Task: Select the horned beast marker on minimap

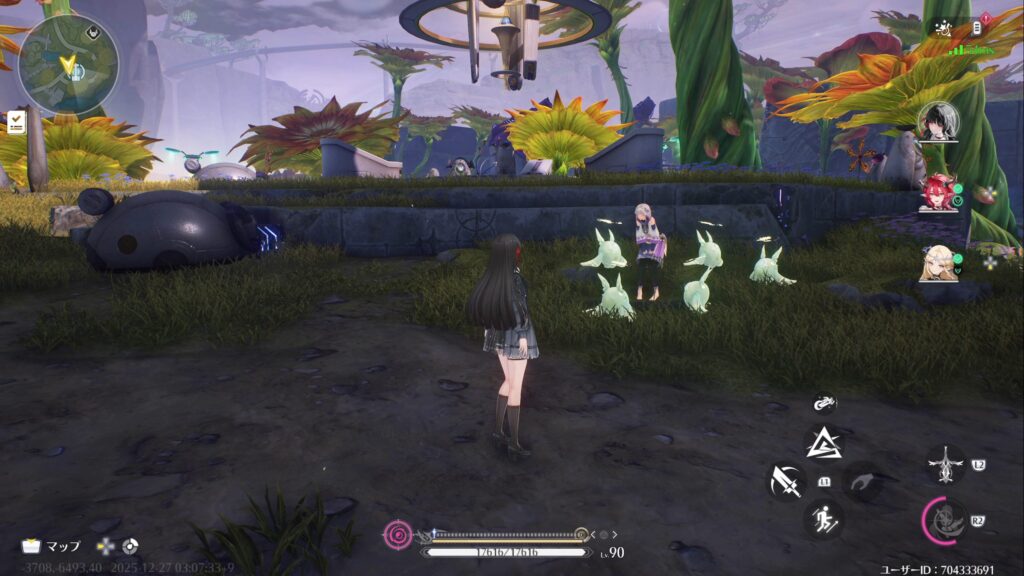Action: coord(93,30)
